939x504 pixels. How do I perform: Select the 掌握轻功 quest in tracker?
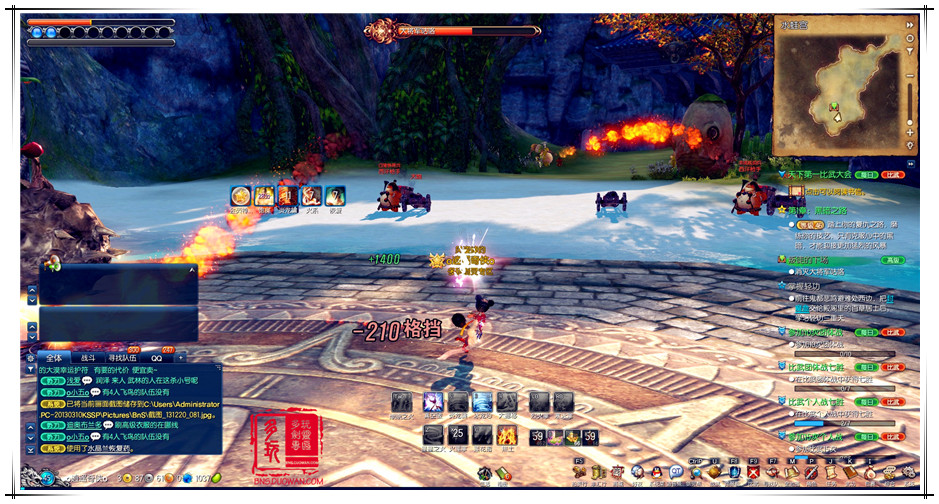pos(810,286)
